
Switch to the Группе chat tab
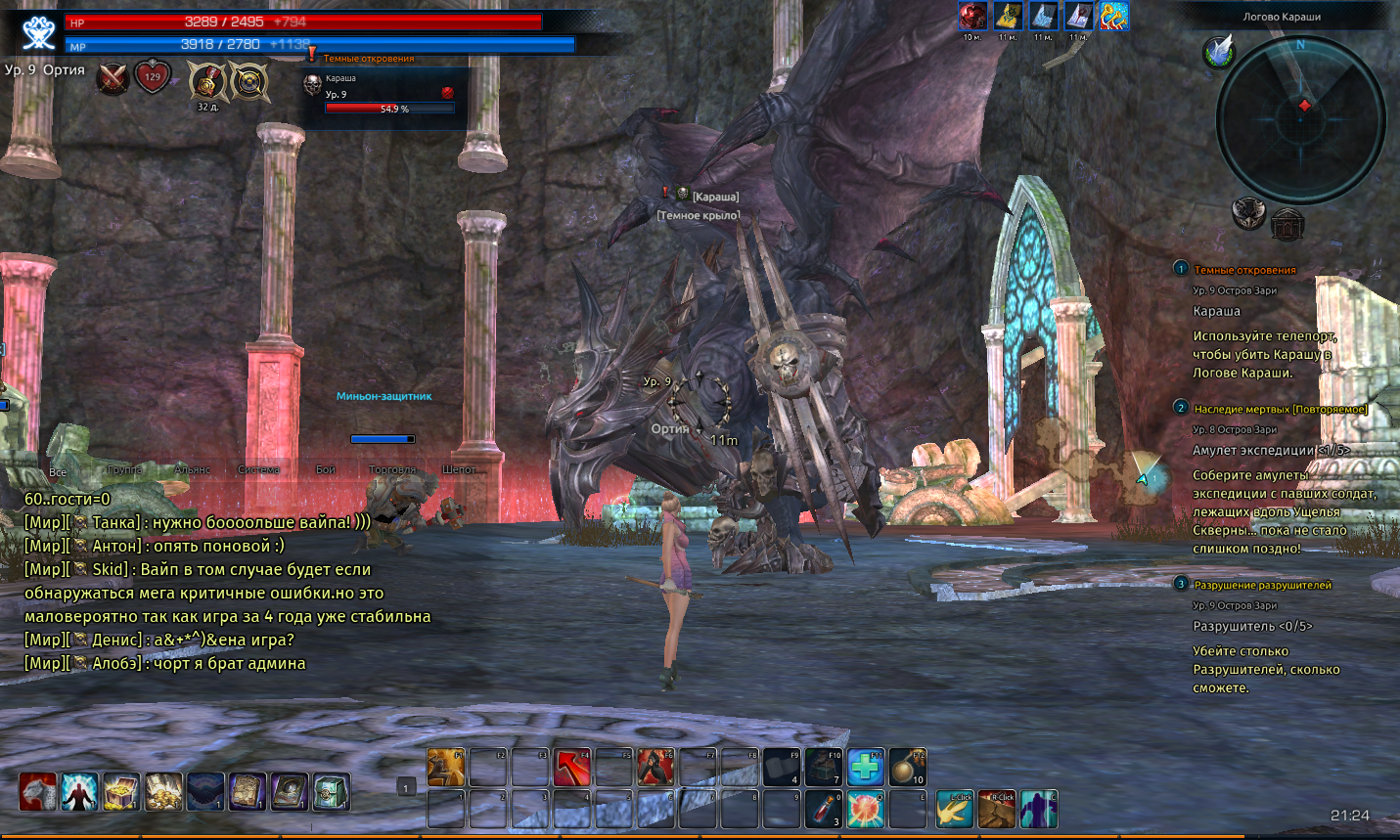click(124, 470)
